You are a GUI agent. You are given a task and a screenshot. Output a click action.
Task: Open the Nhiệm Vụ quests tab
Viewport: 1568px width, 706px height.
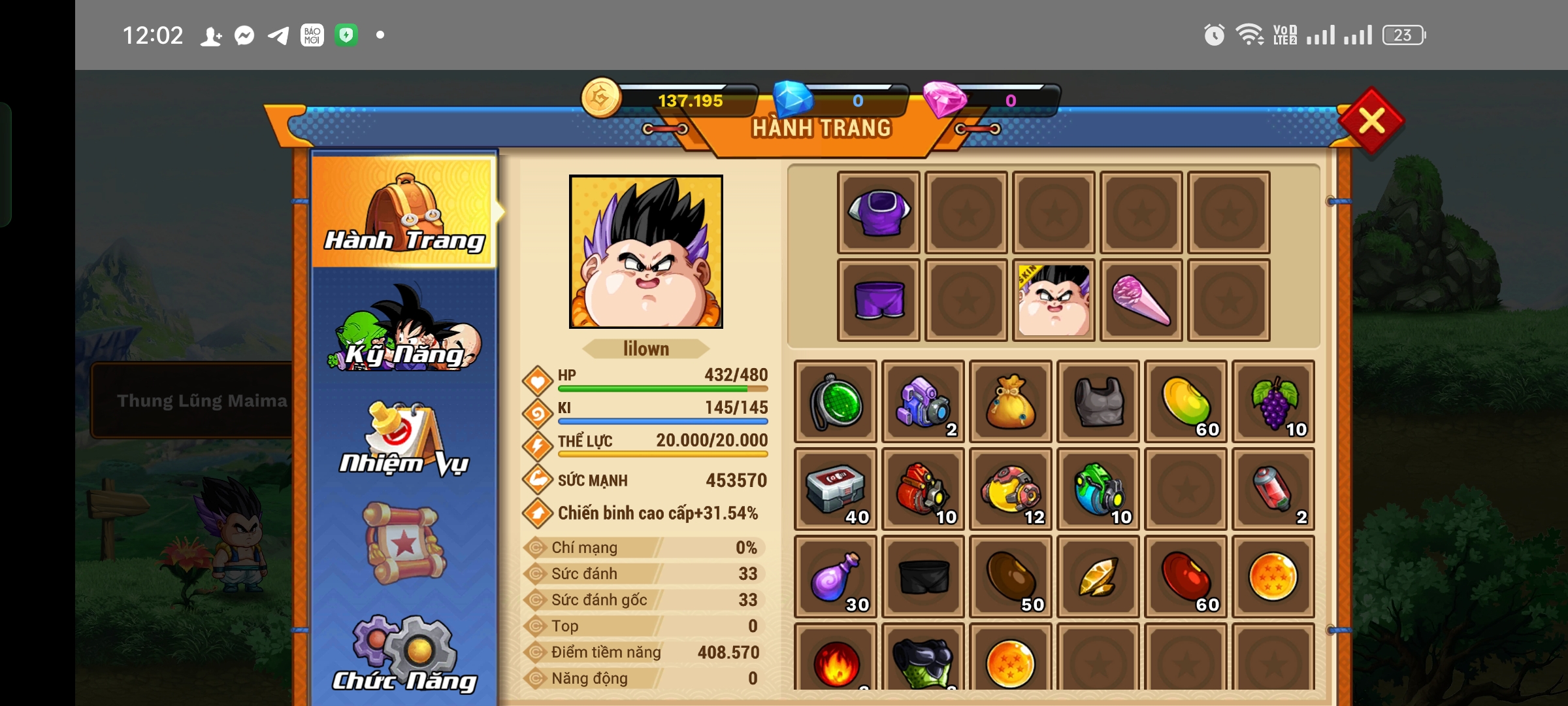[x=404, y=439]
